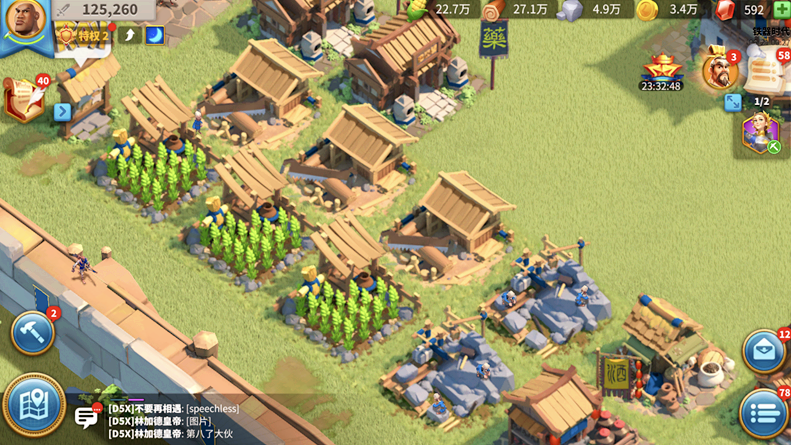Buy more gems with green plus

tap(781, 10)
